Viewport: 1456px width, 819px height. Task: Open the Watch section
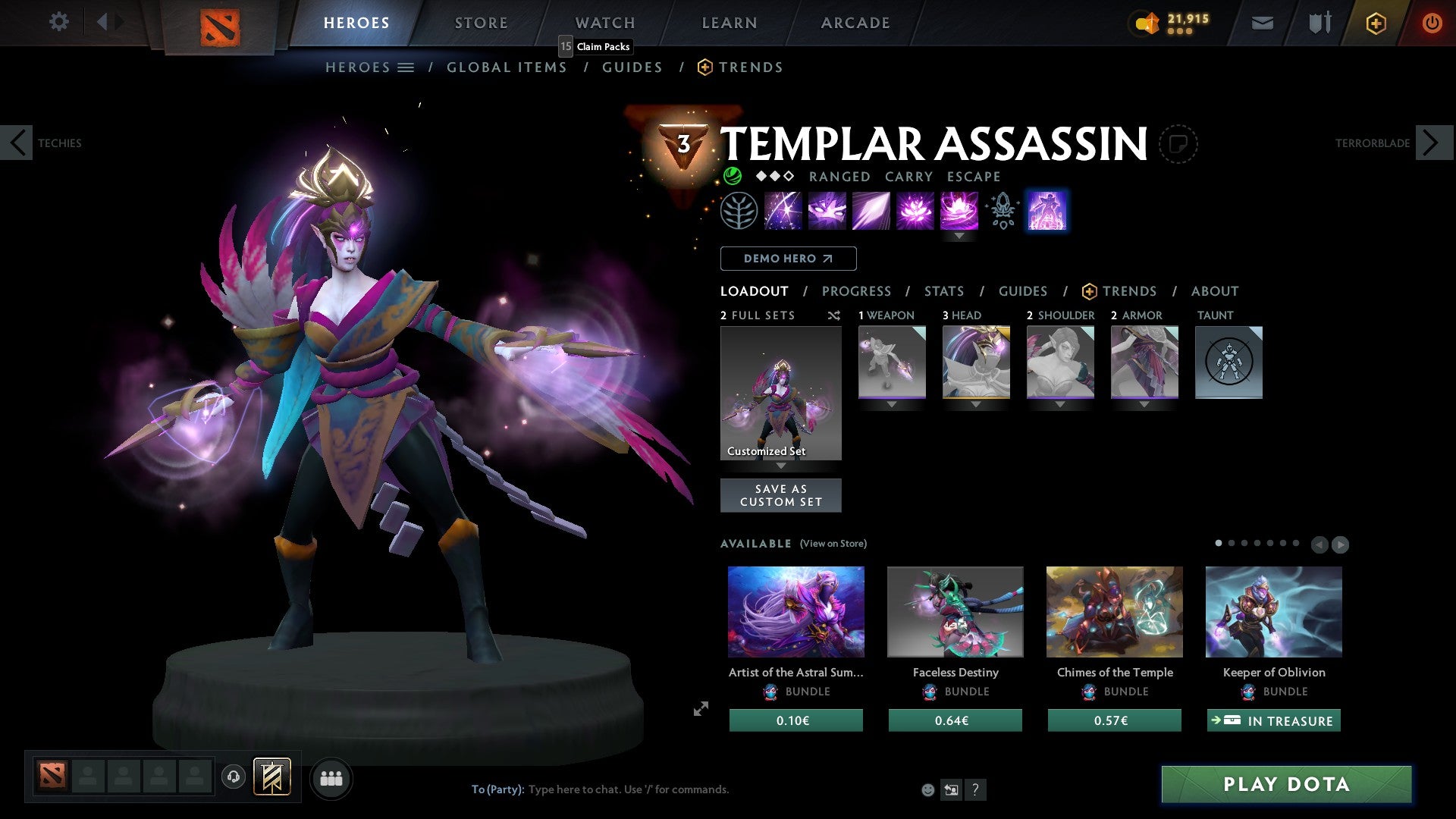tap(605, 23)
